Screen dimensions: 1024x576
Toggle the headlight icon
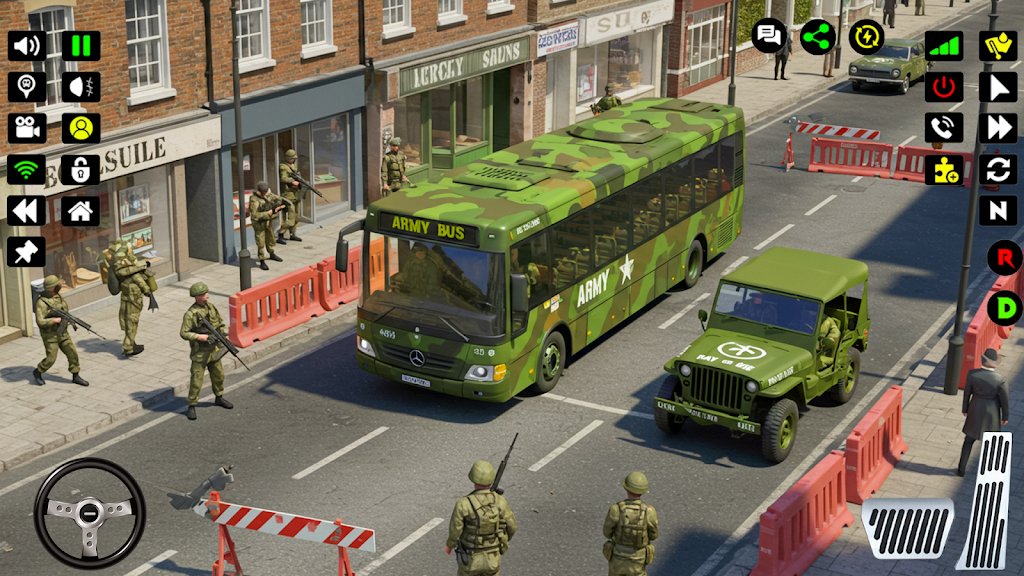(81, 87)
